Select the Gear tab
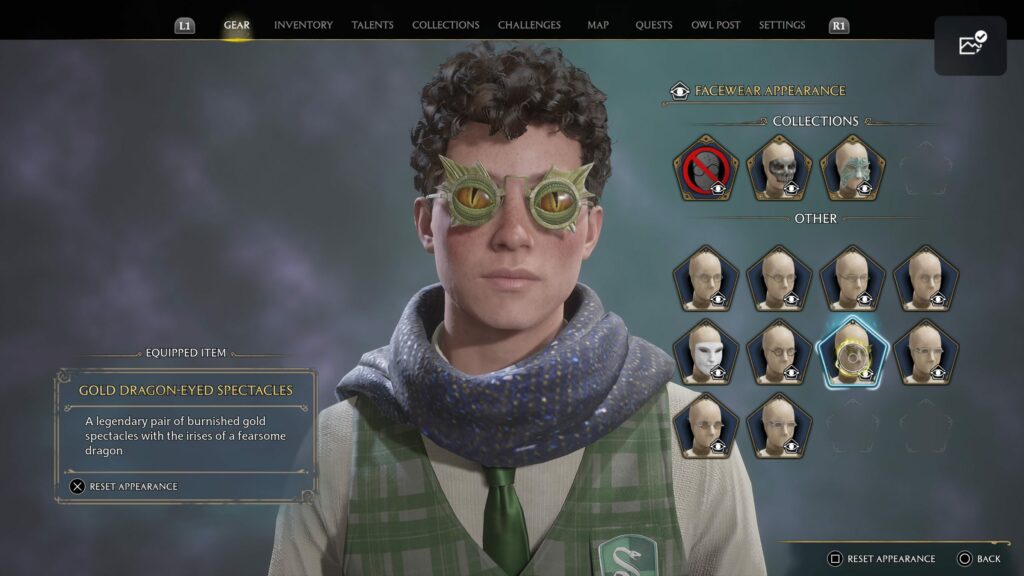 (237, 25)
